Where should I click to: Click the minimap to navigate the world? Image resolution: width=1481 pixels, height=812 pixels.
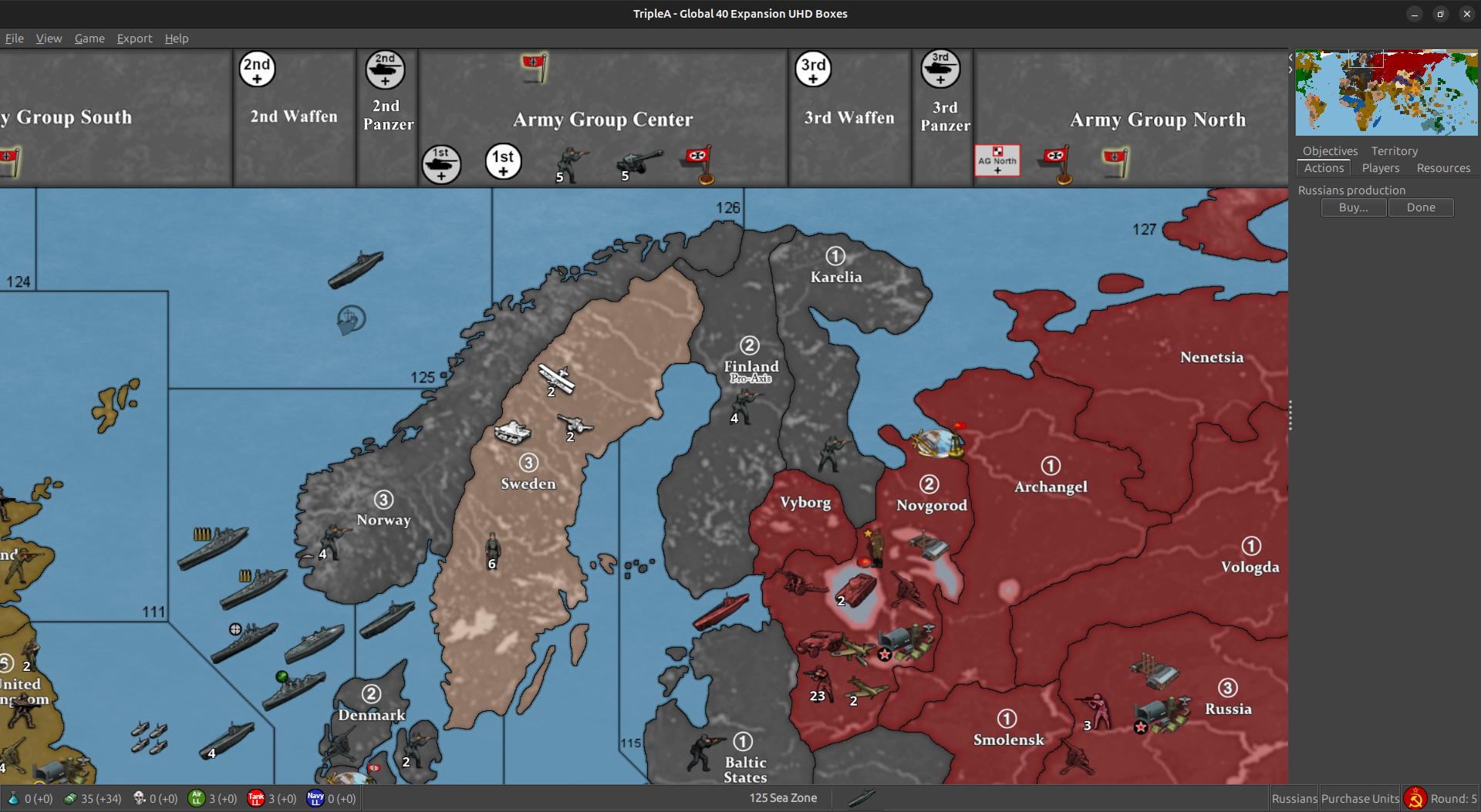tap(1386, 92)
